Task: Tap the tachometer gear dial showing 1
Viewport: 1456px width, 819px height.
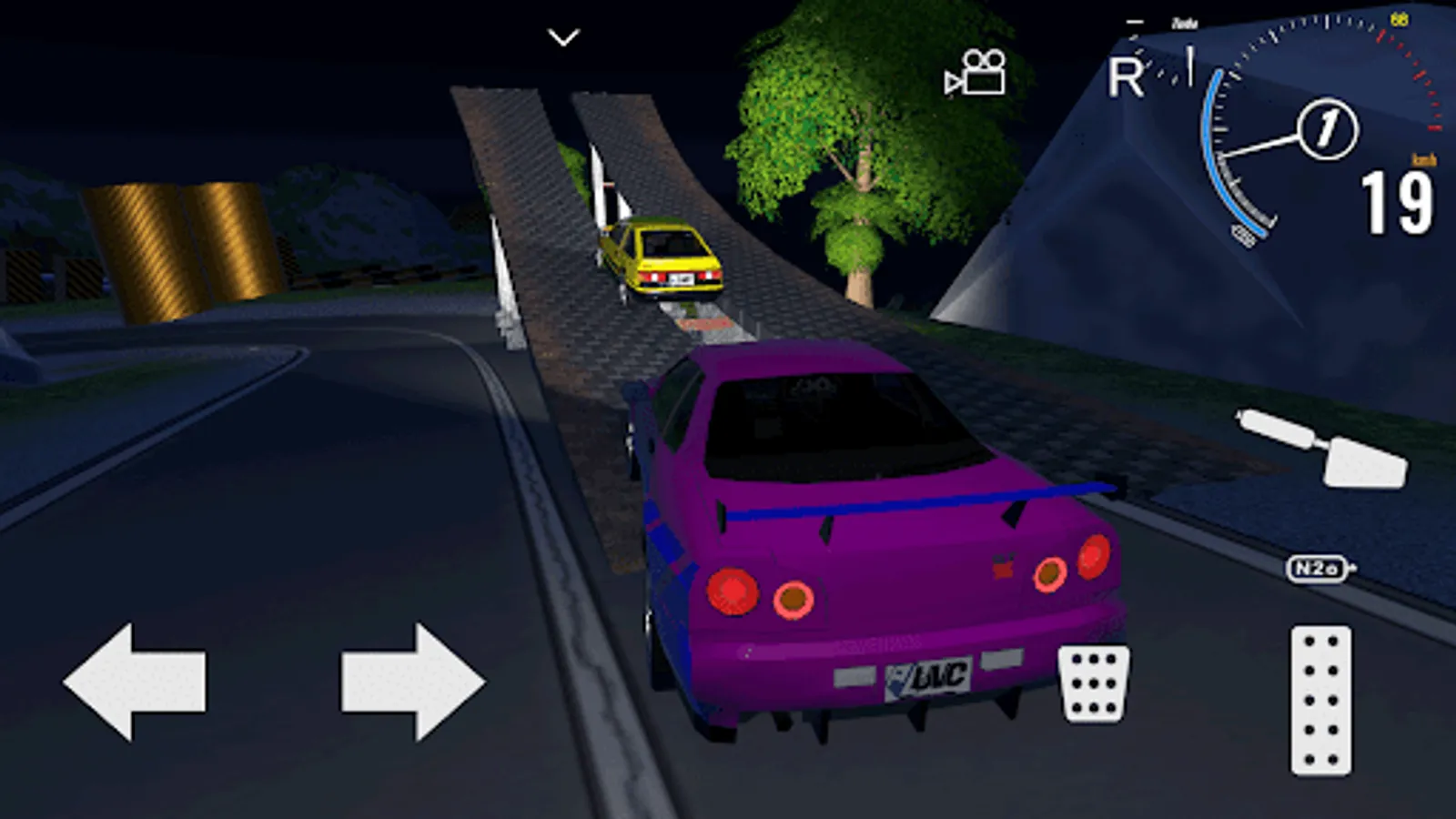Action: (x=1328, y=127)
